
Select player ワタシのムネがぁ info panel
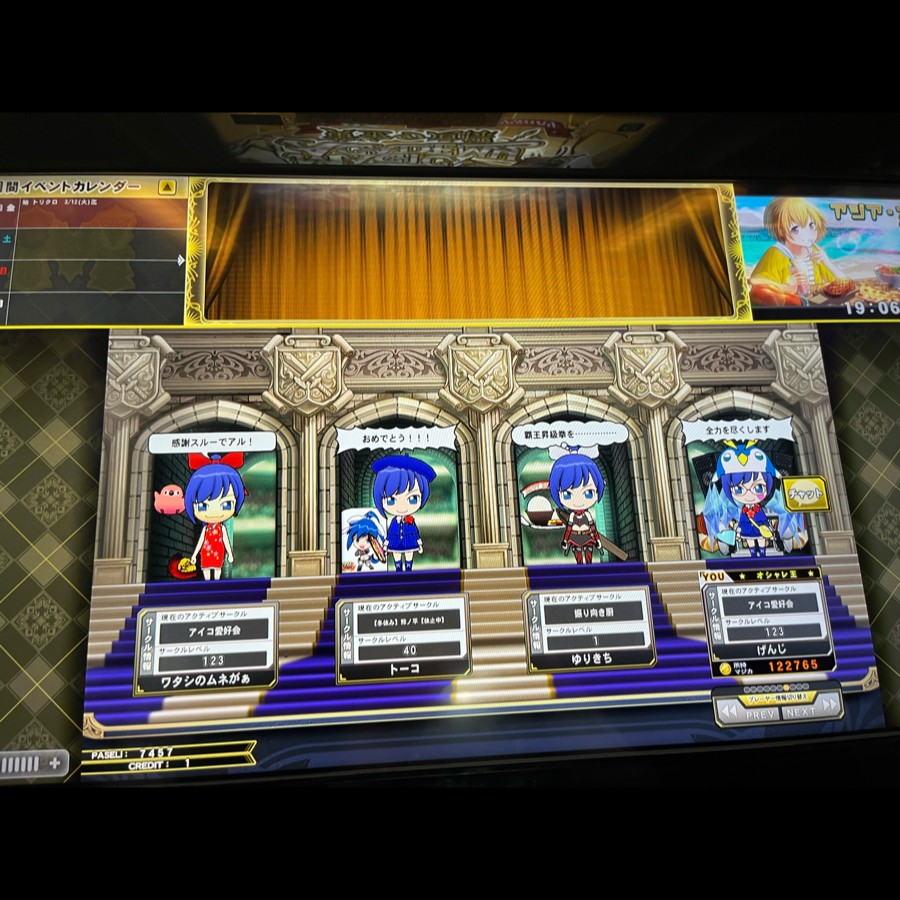[x=205, y=648]
